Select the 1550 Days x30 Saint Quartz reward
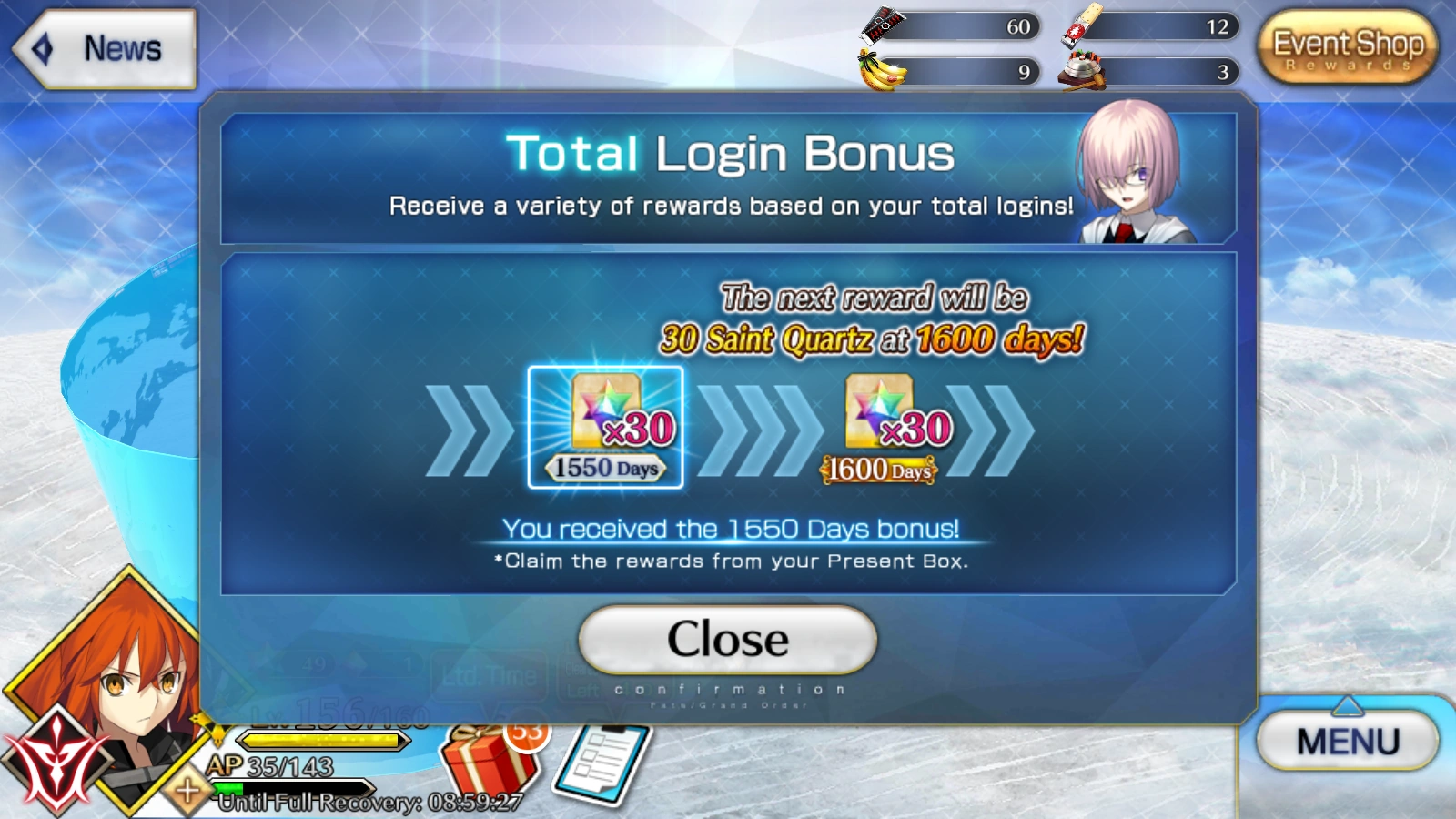This screenshot has width=1456, height=819. click(x=603, y=426)
